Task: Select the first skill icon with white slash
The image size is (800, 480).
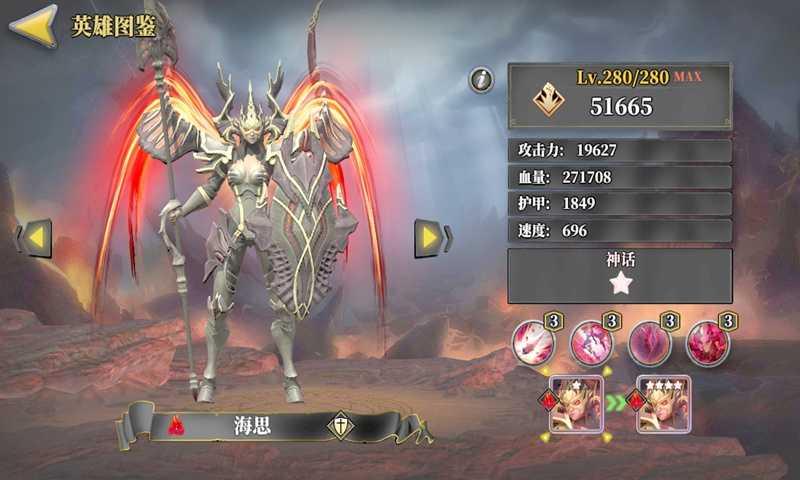Action: [x=533, y=344]
